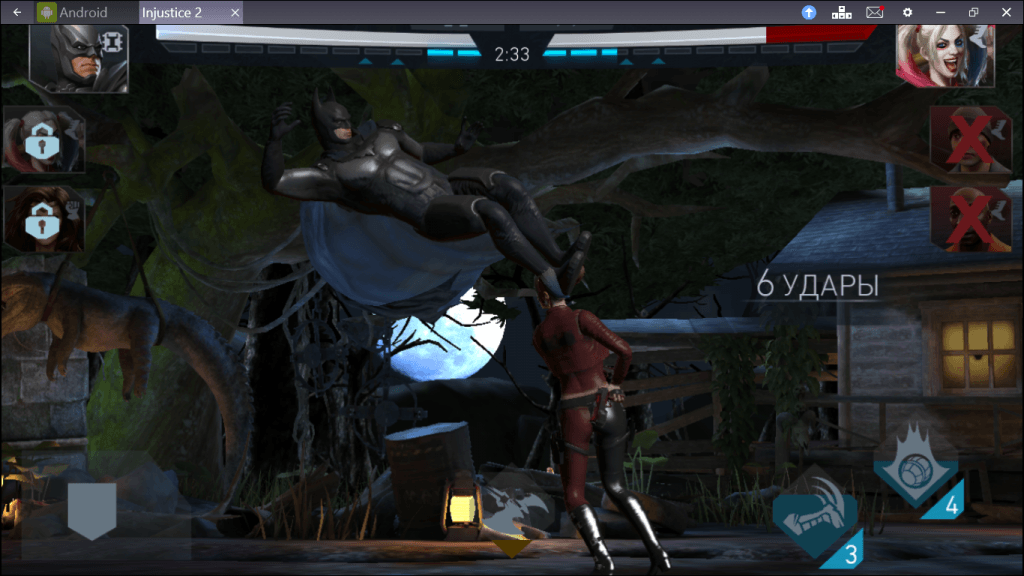This screenshot has width=1024, height=576.
Task: Minimize the emulator window
Action: tap(940, 12)
